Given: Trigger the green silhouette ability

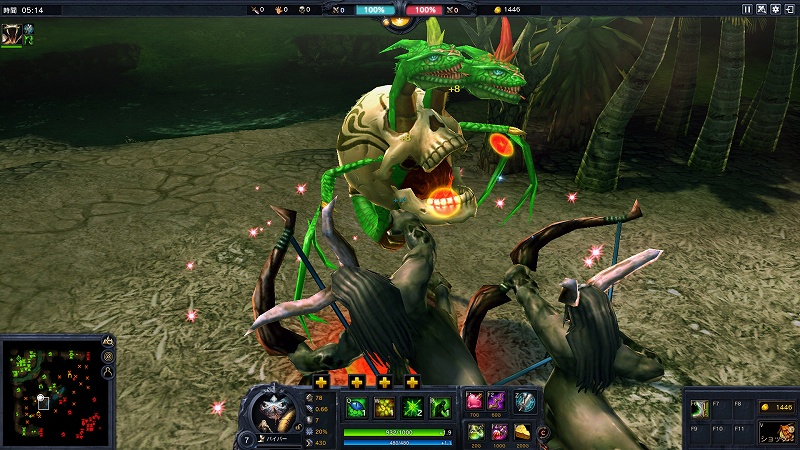Looking at the screenshot, I should click(x=439, y=407).
